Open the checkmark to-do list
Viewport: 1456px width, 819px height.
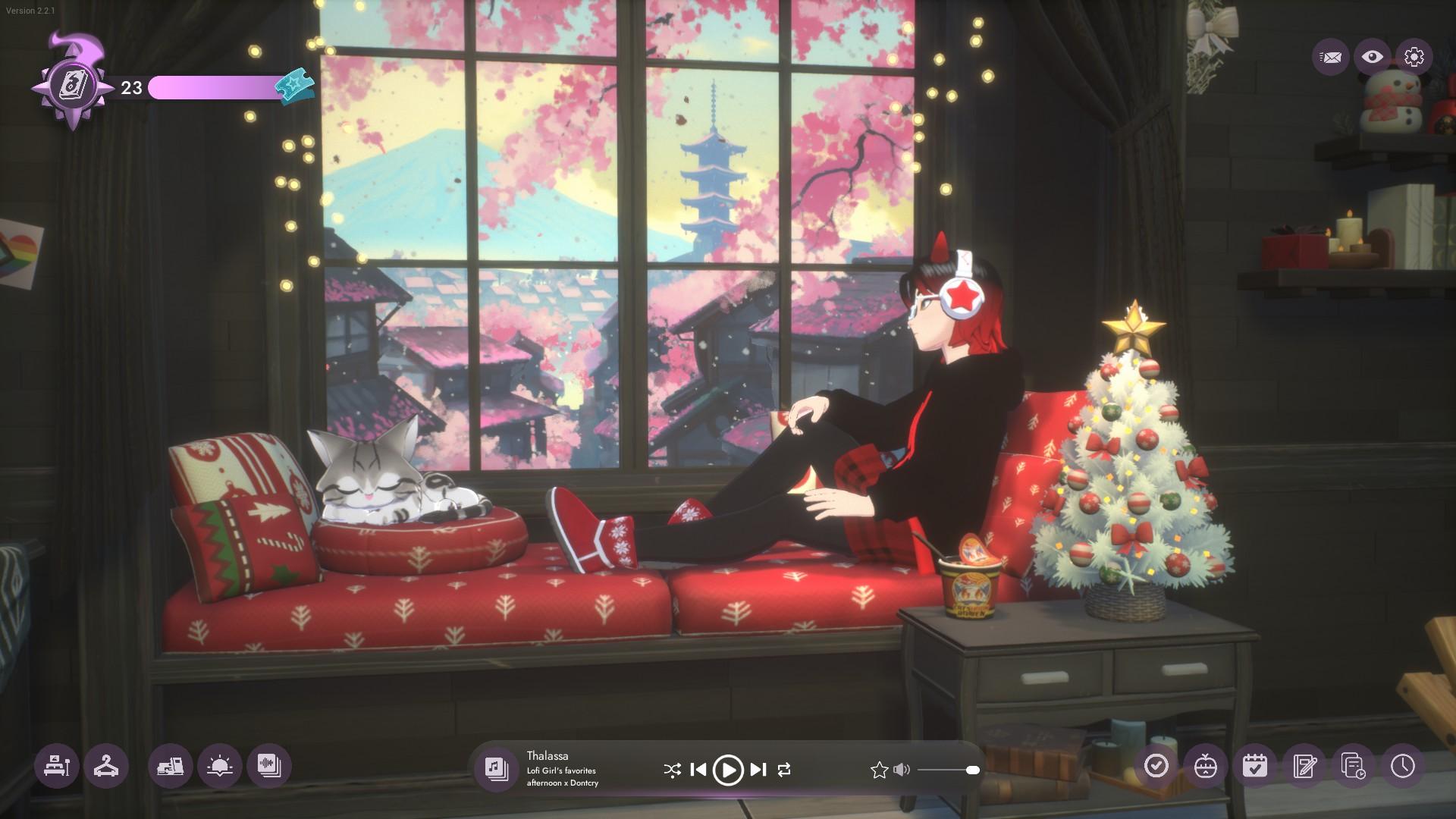coord(1156,766)
